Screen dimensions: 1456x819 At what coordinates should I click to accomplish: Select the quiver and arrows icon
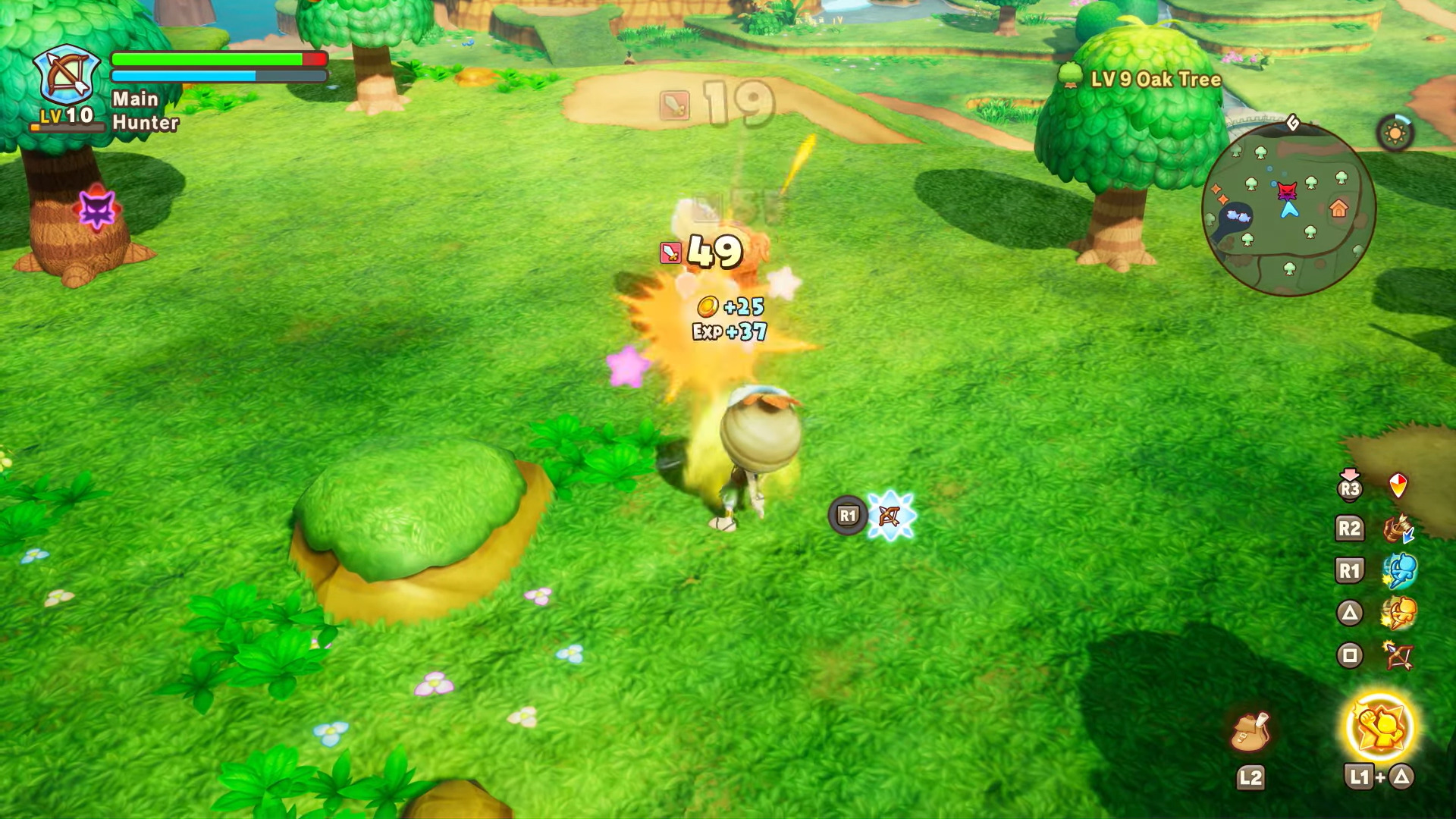tap(1398, 529)
